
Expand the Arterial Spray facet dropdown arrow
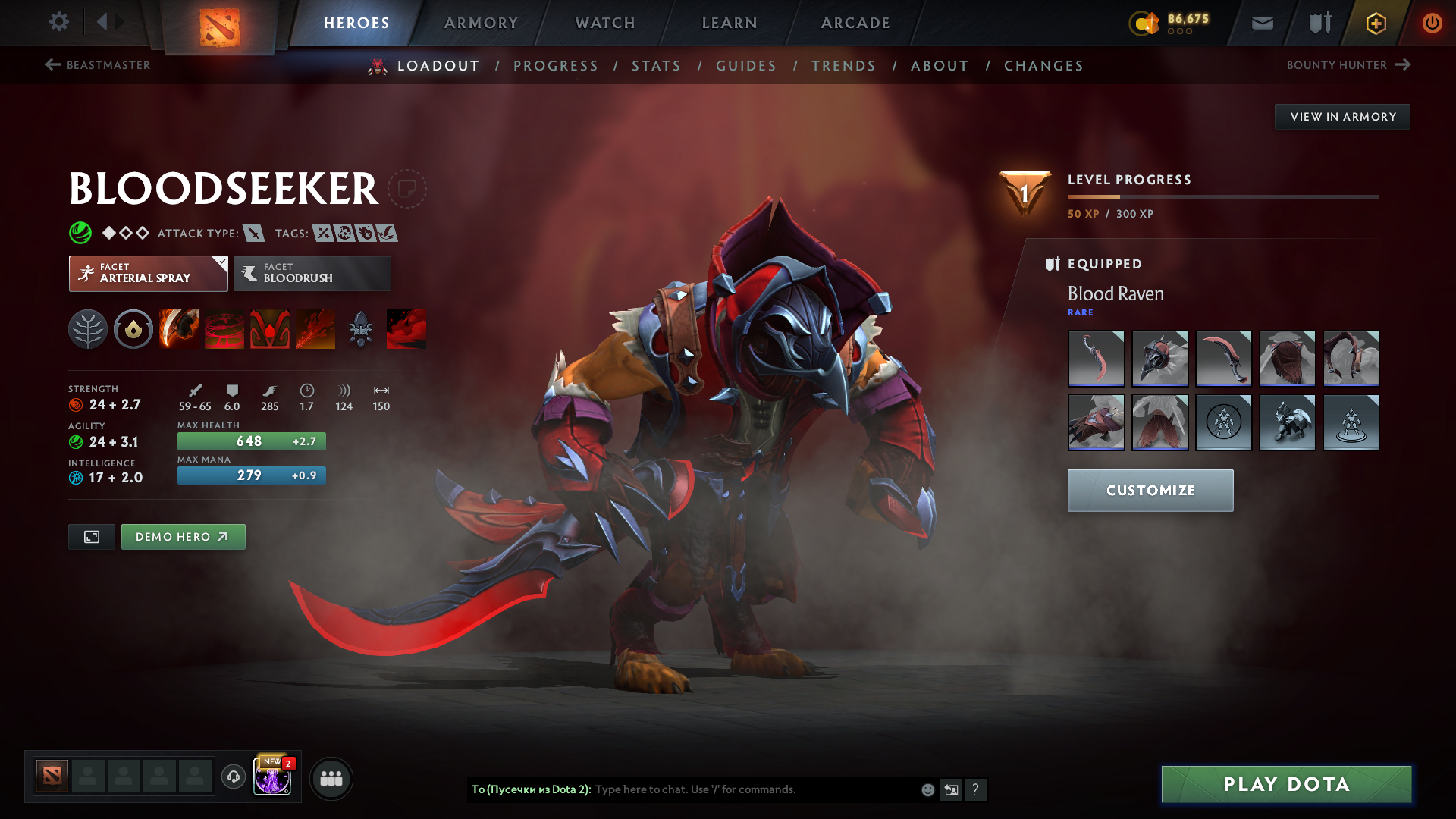221,264
